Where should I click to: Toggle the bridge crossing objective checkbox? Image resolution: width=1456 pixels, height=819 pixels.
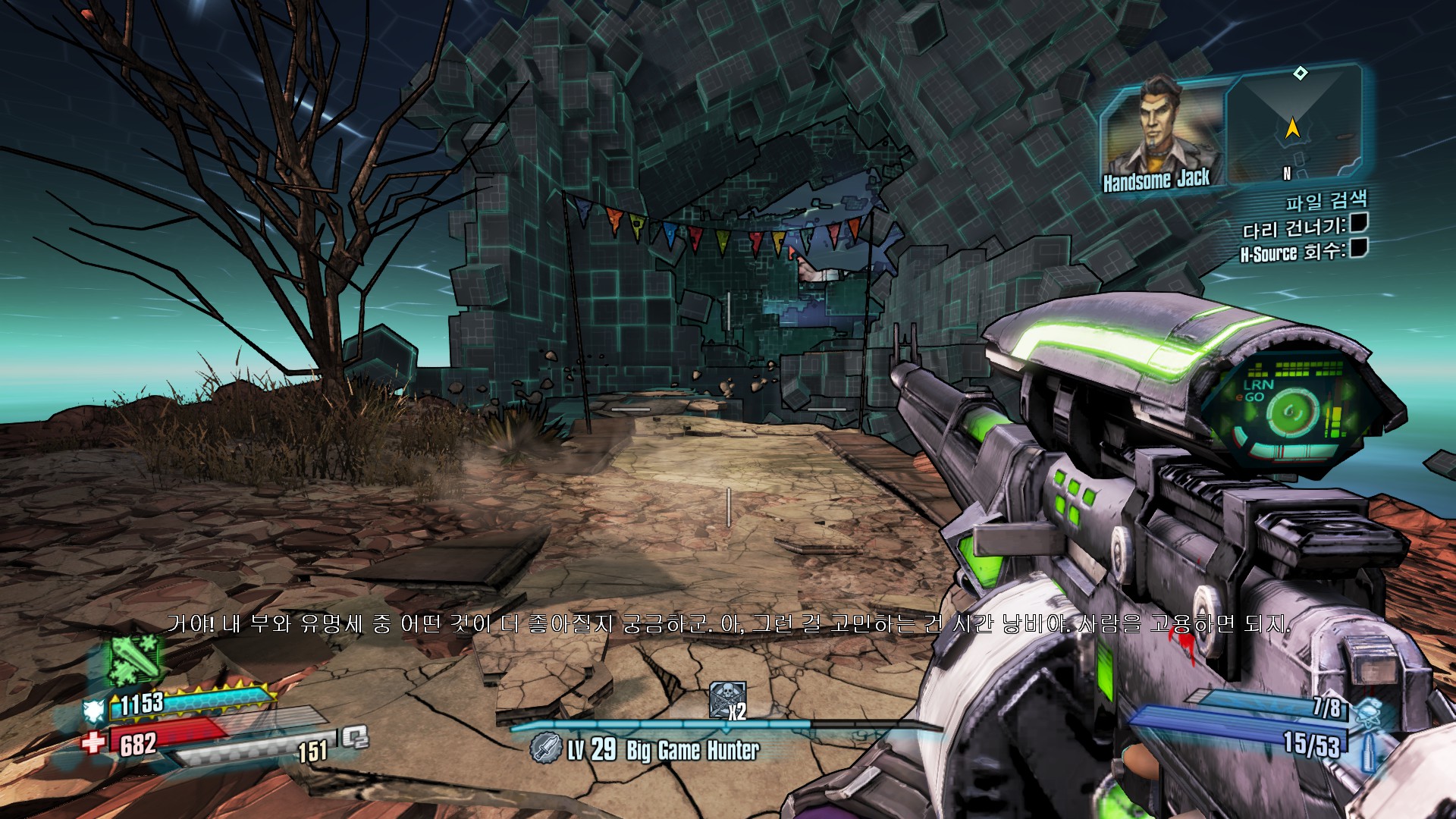(x=1358, y=223)
